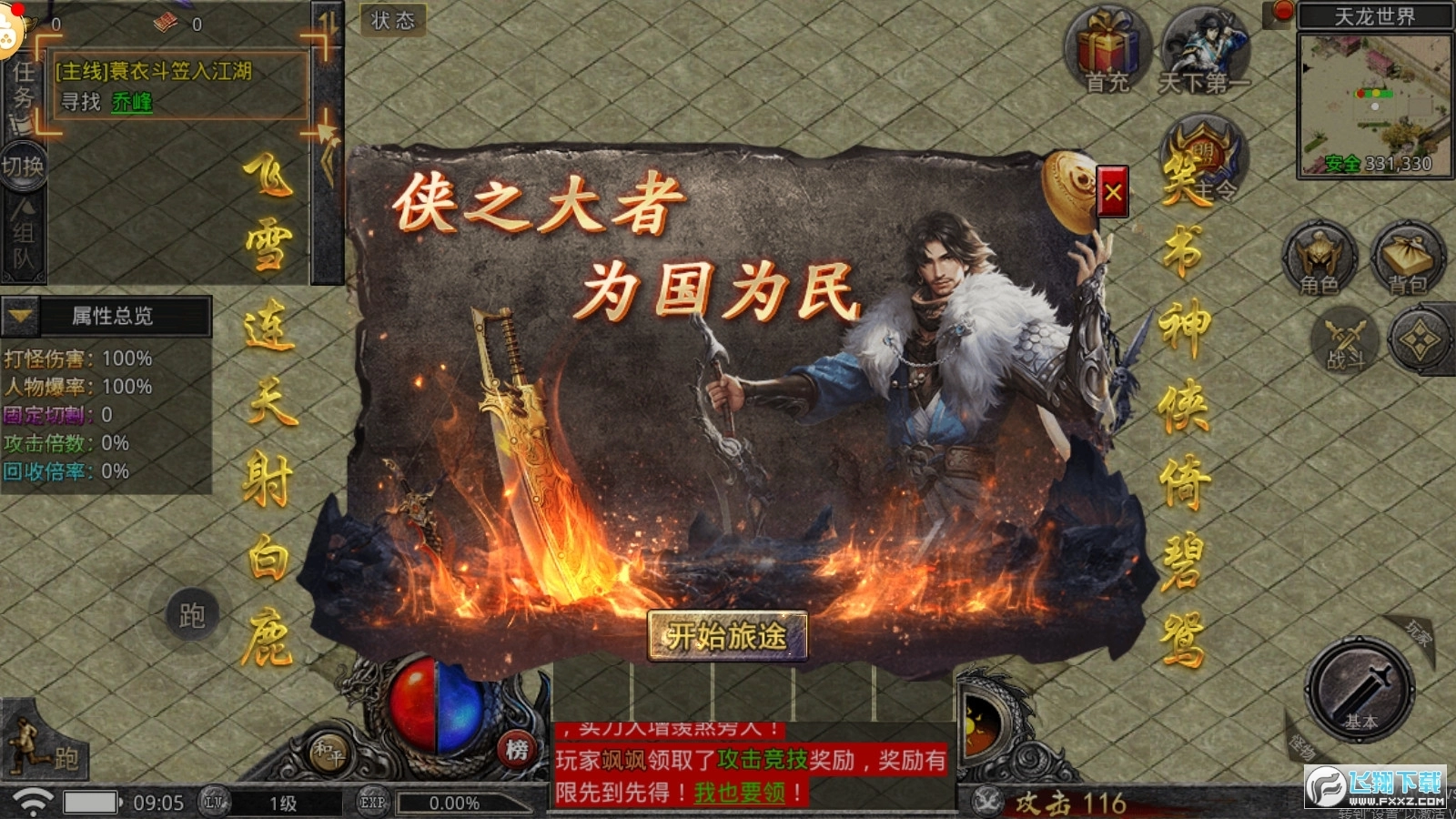Toggle the 跑 run button above the joystick
Viewport: 1456px width, 819px height.
pos(190,612)
